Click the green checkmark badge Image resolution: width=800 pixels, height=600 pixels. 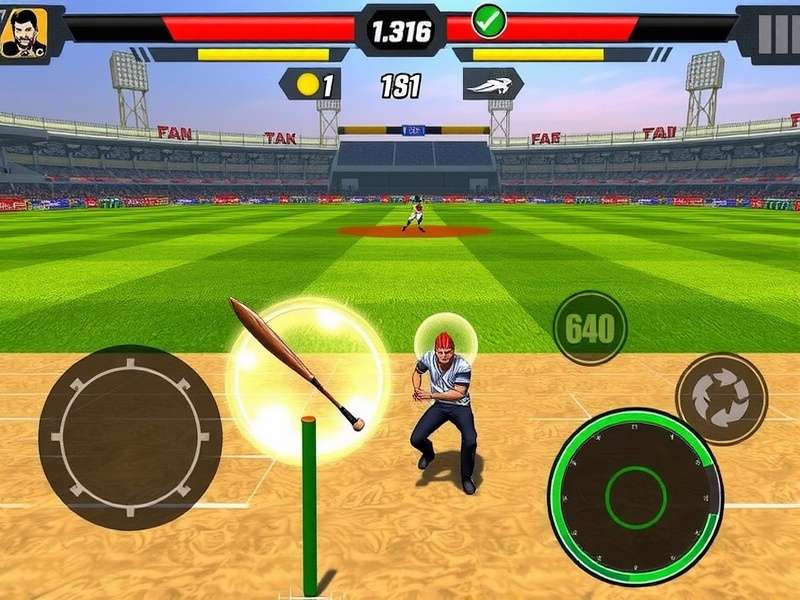point(489,18)
